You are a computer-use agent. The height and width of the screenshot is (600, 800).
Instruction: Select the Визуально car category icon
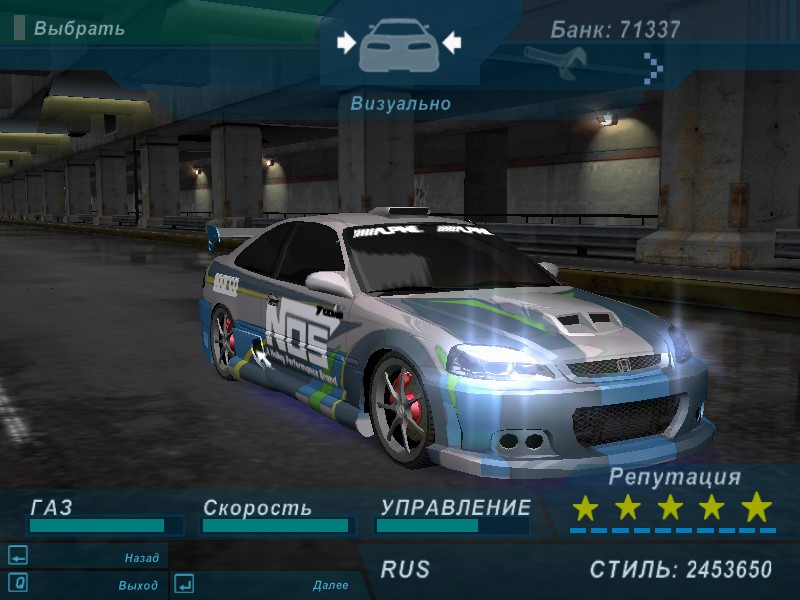pos(398,43)
